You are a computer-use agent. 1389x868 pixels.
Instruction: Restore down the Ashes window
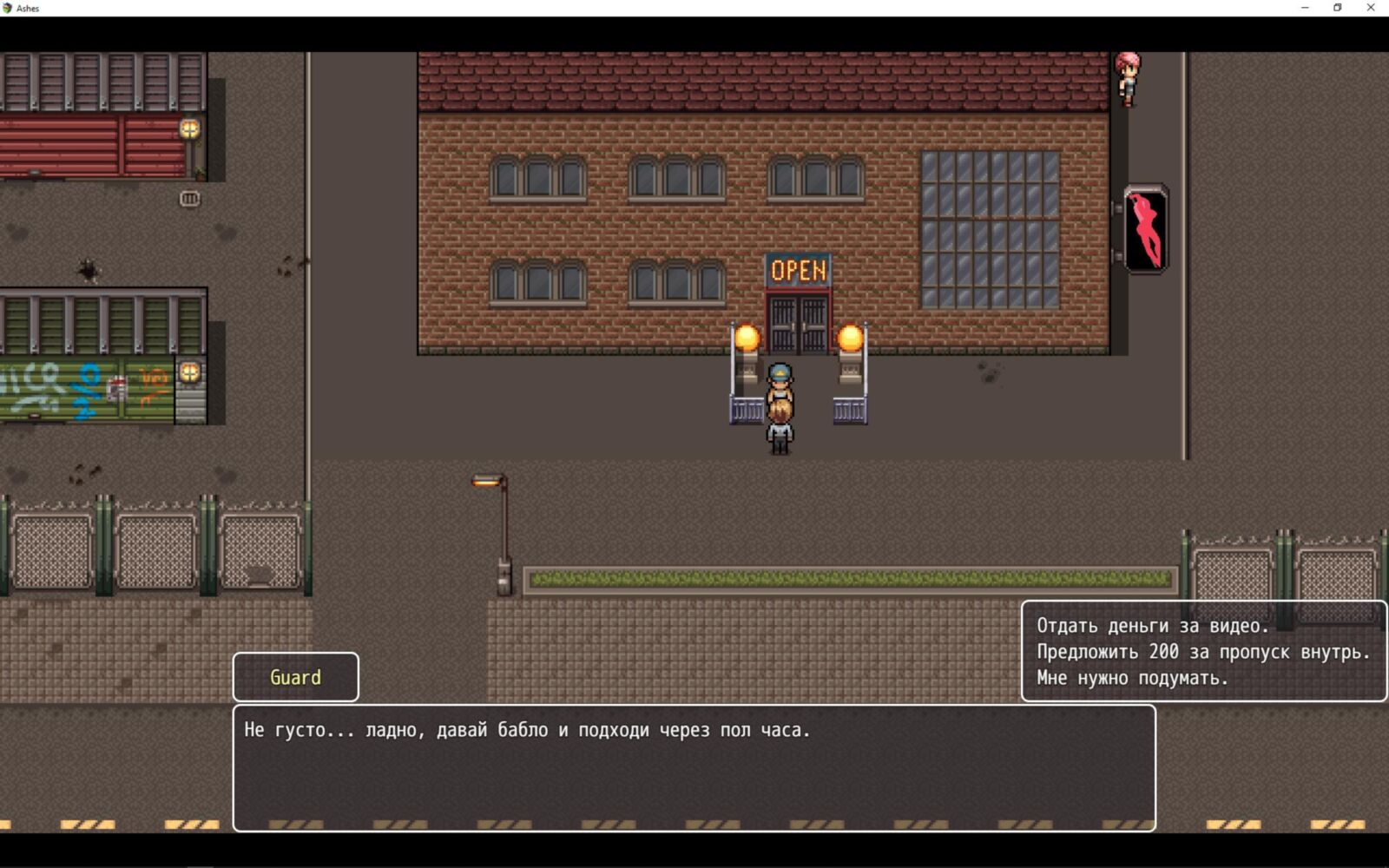(1338, 8)
